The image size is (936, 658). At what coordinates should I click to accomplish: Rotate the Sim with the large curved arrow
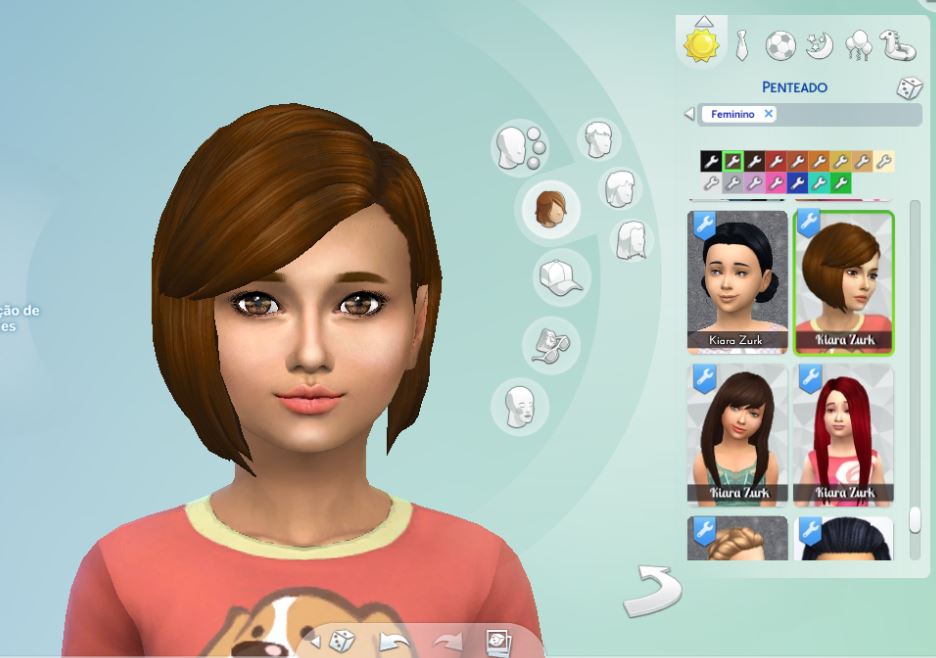coord(651,590)
